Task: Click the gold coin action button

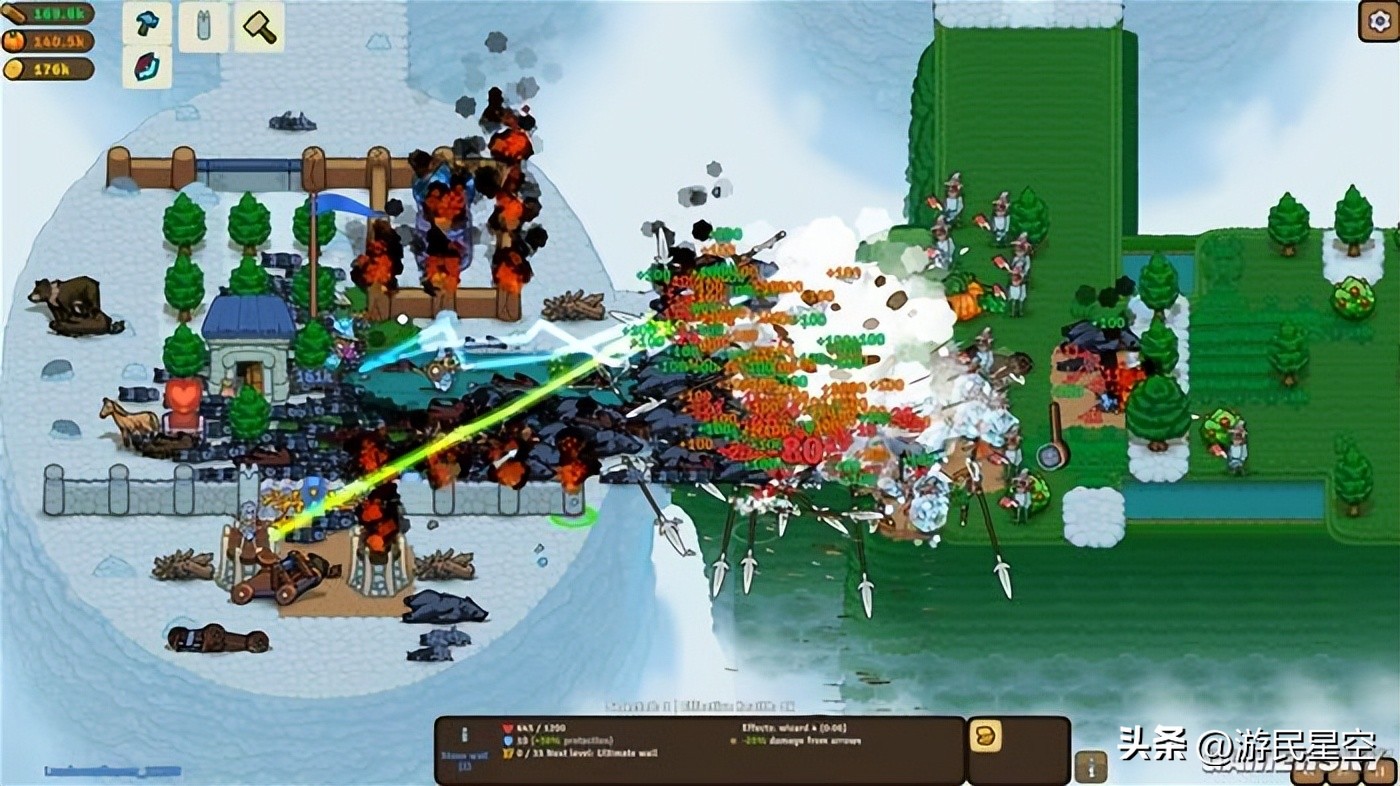Action: coord(985,737)
